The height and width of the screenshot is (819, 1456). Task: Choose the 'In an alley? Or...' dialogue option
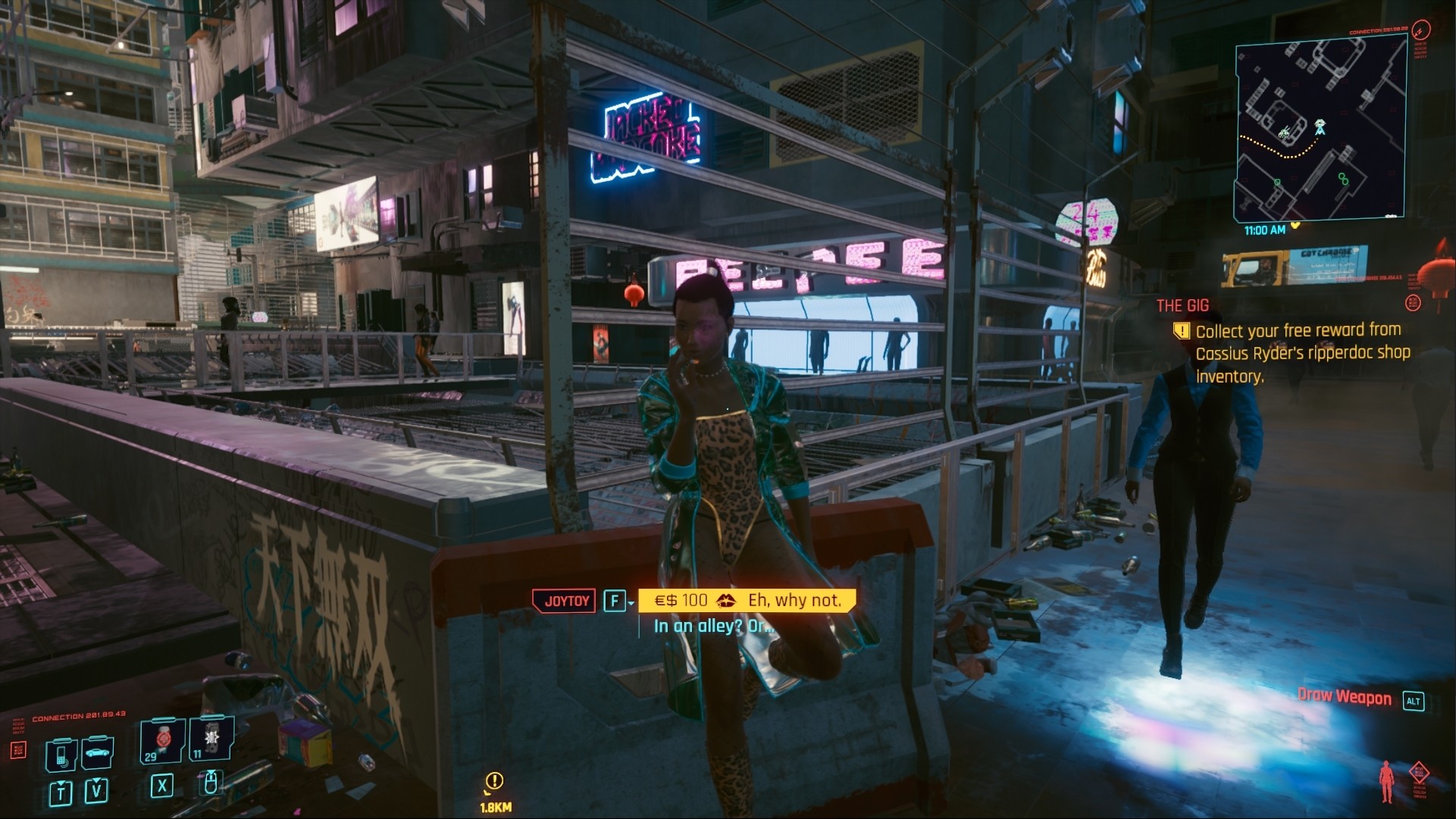coord(713,626)
